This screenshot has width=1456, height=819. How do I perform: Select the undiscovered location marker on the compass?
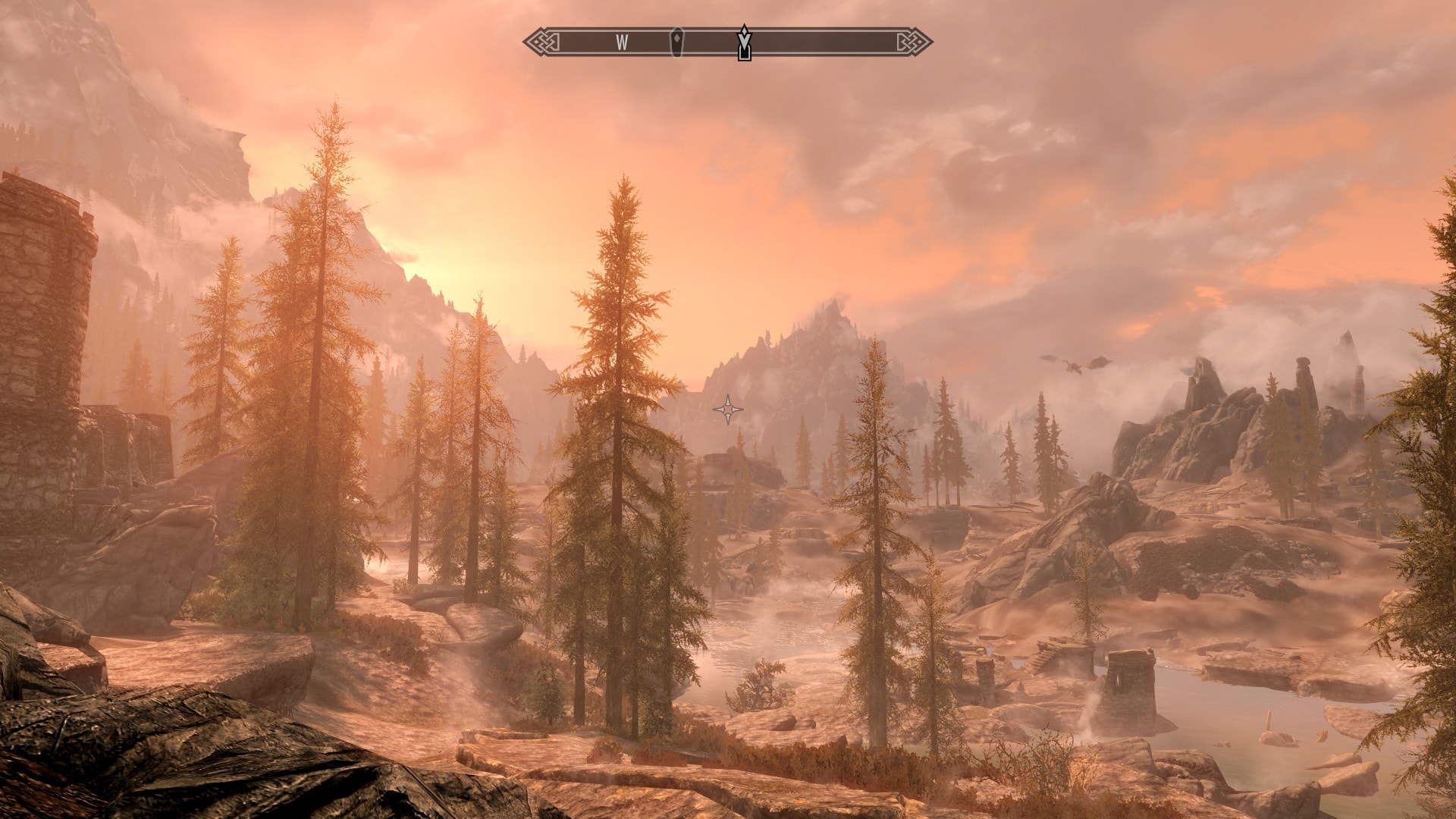[676, 42]
